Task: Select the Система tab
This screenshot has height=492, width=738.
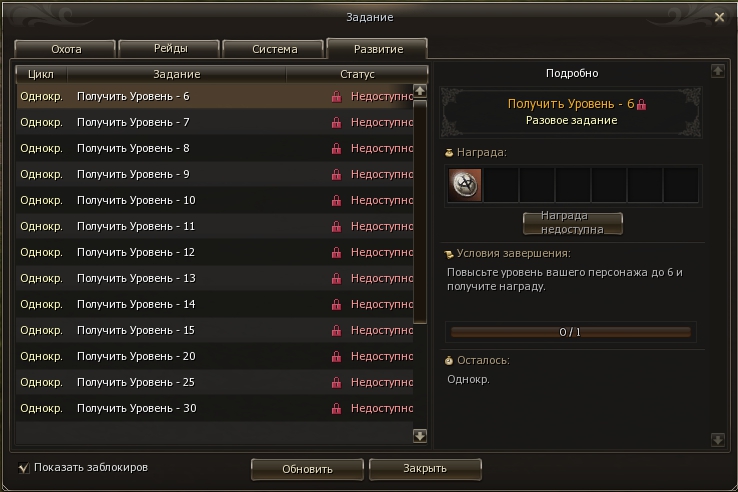Action: (x=274, y=49)
